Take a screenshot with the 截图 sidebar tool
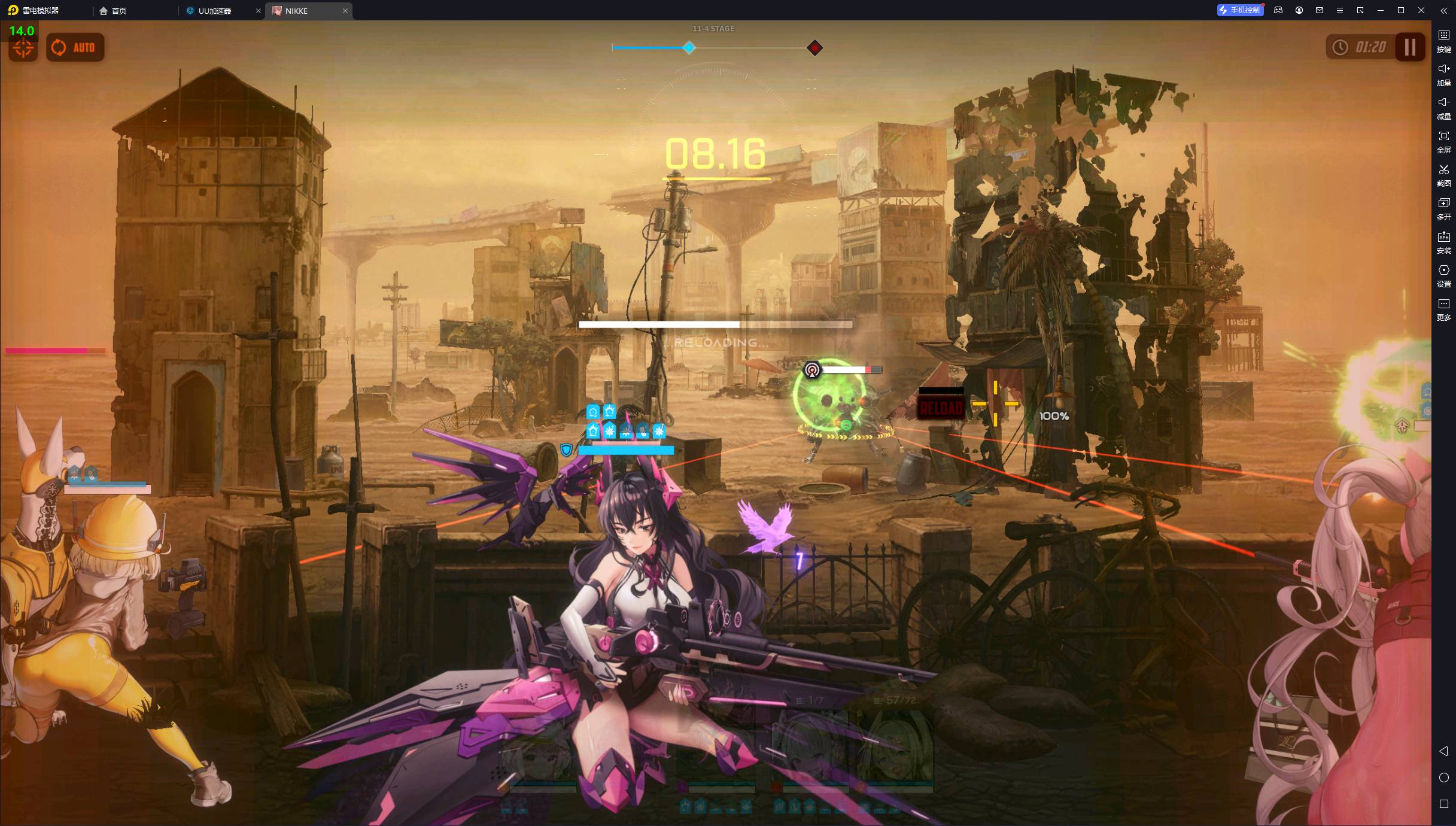This screenshot has height=826, width=1456. pyautogui.click(x=1443, y=175)
